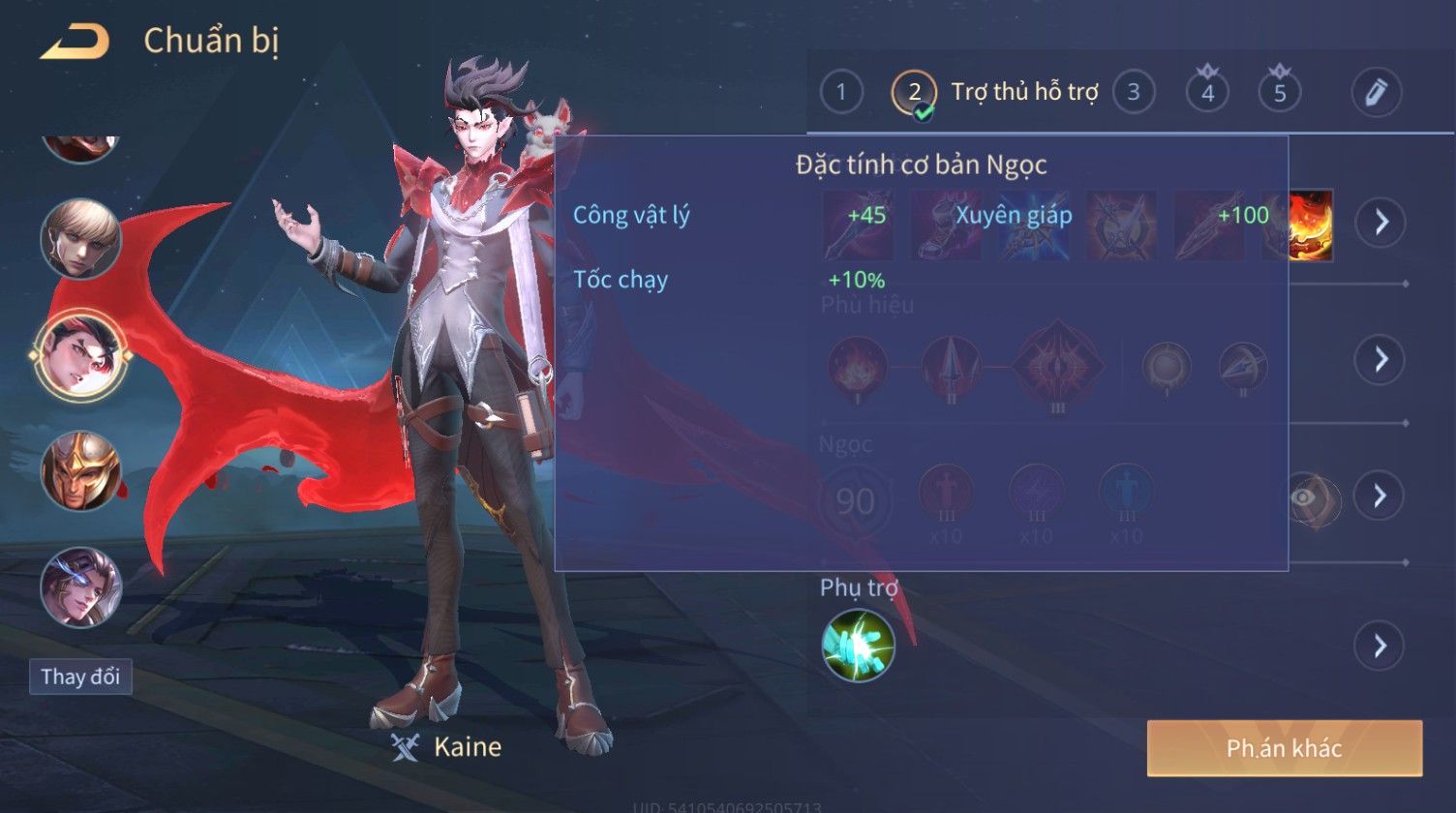Viewport: 1456px width, 813px height.
Task: Choose locked loadout preset 5
Action: click(x=1280, y=92)
